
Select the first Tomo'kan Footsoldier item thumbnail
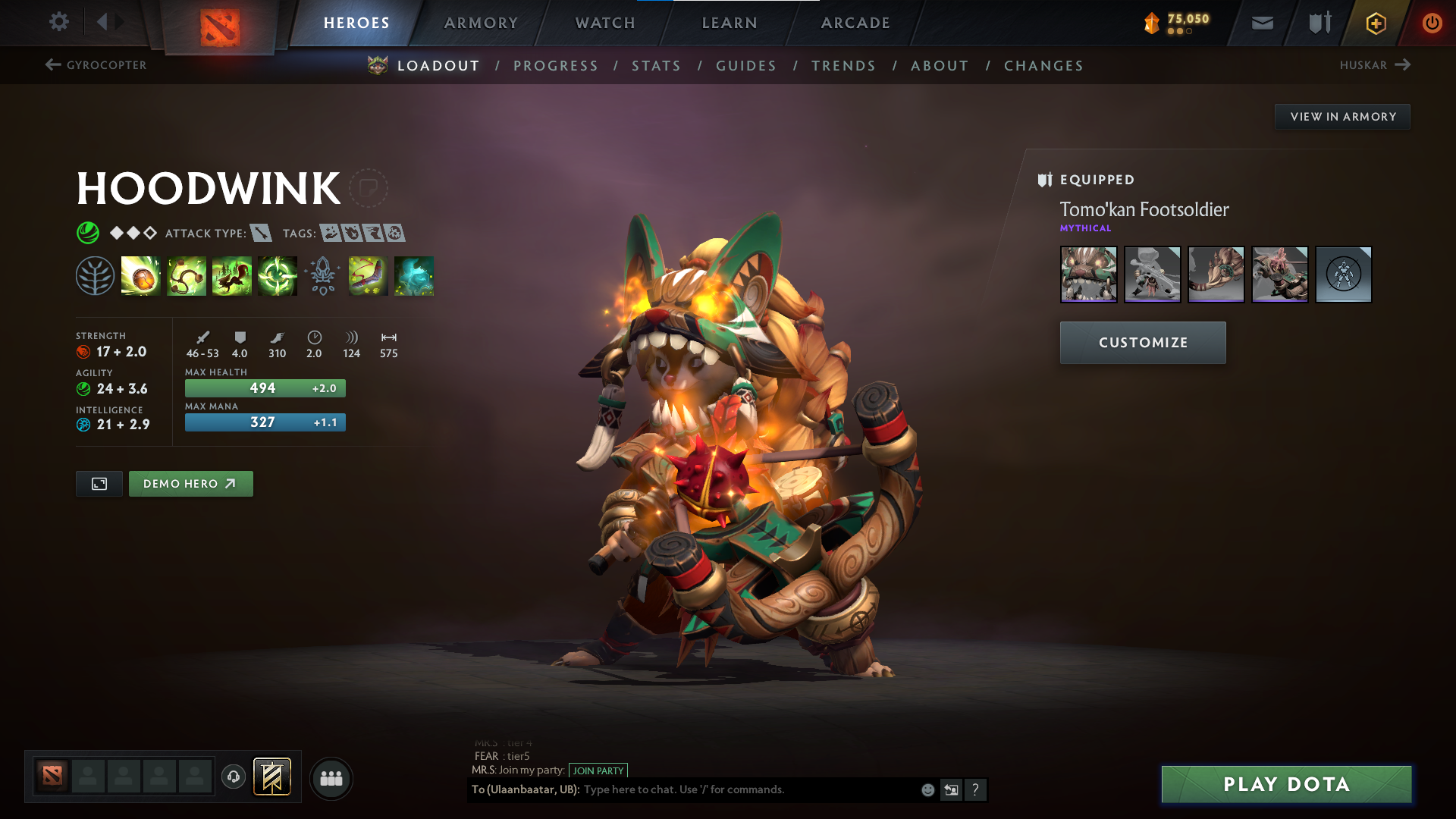click(1089, 275)
